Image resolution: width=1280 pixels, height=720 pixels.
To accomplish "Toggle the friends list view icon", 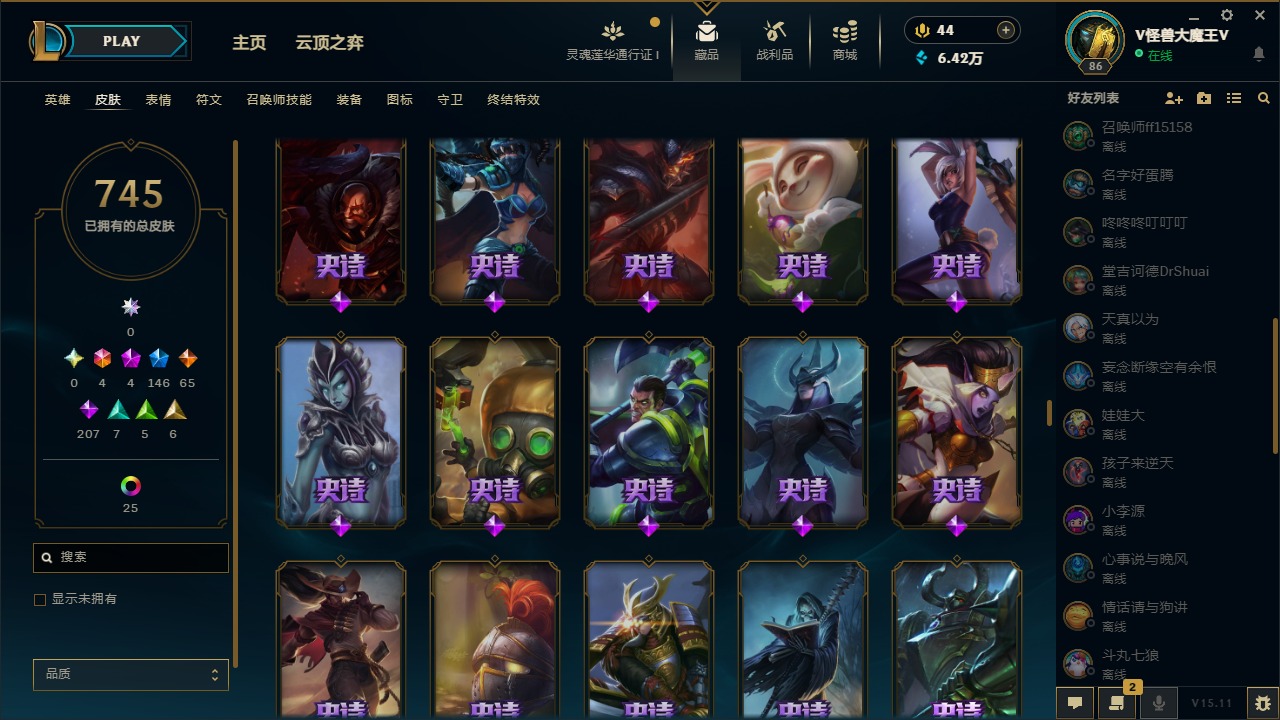I will (1234, 98).
